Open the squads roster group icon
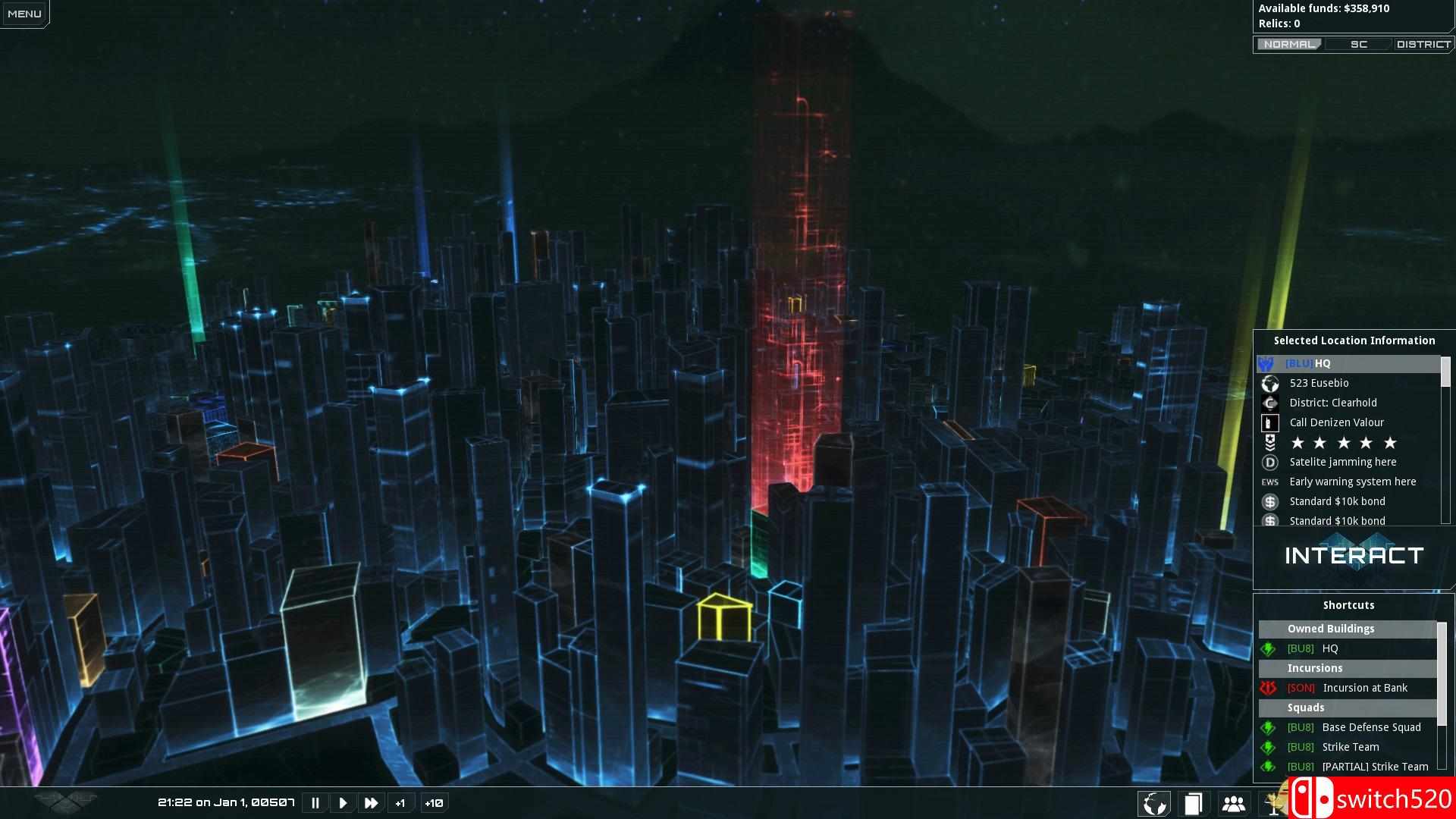 (1232, 802)
